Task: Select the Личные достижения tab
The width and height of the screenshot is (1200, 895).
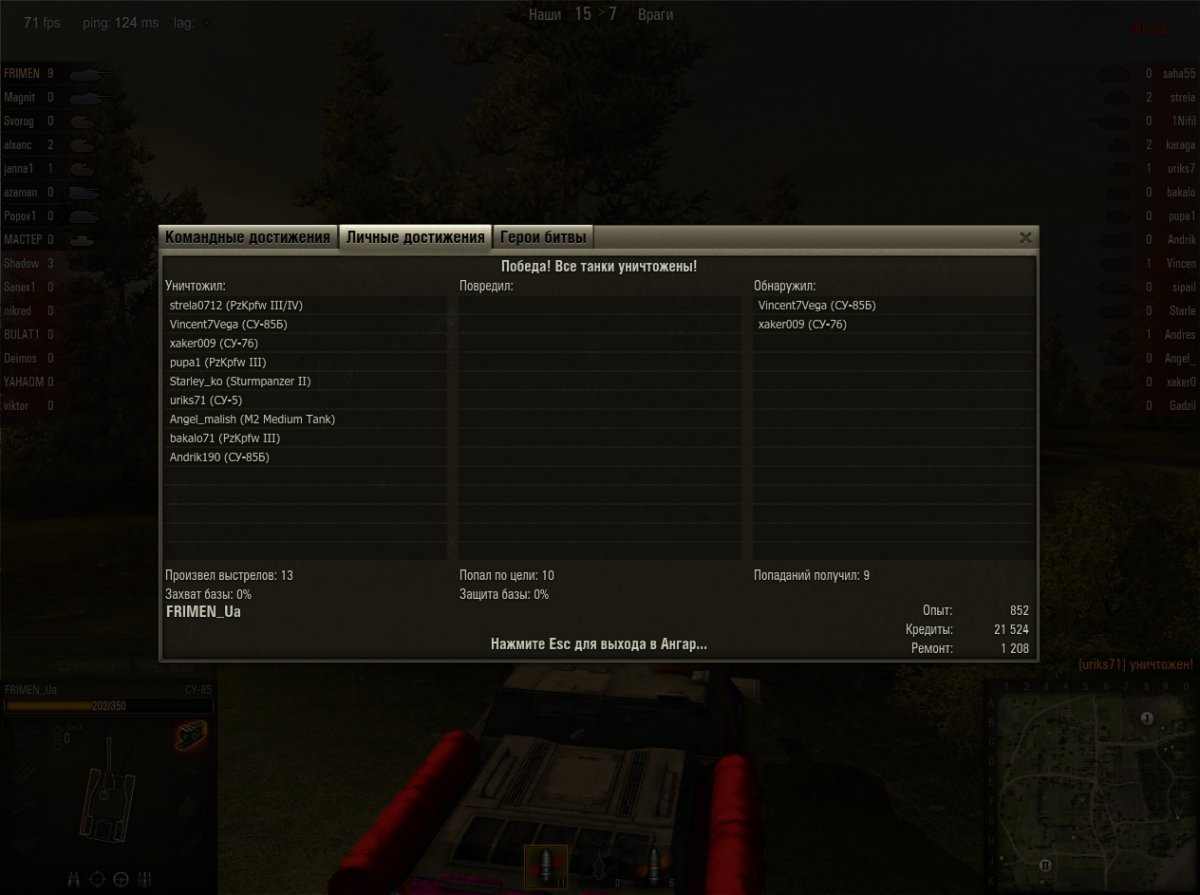Action: point(415,237)
